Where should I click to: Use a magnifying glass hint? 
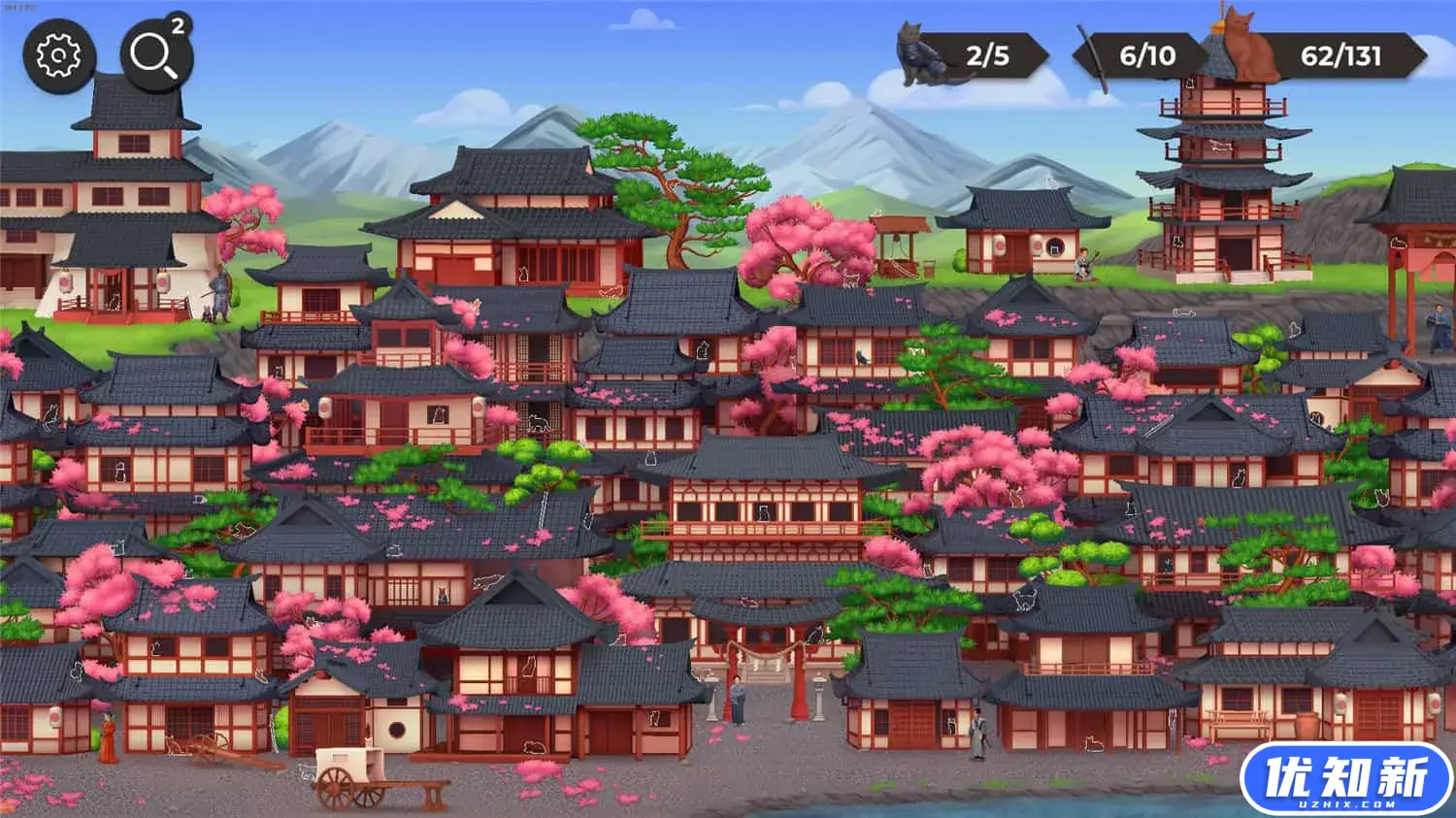(155, 53)
